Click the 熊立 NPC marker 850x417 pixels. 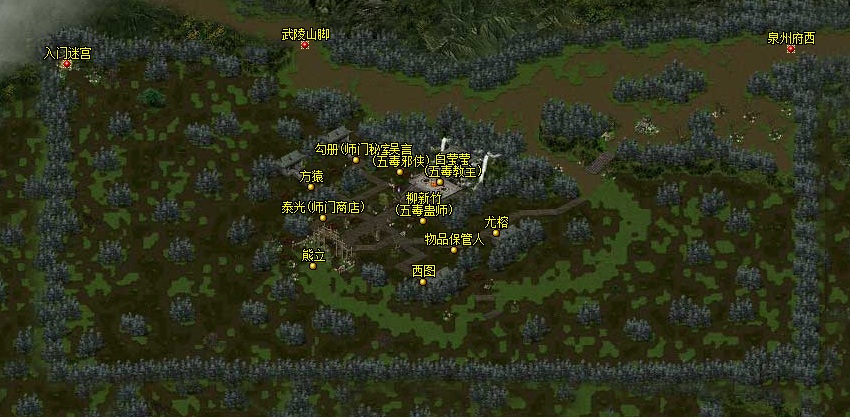click(x=313, y=266)
